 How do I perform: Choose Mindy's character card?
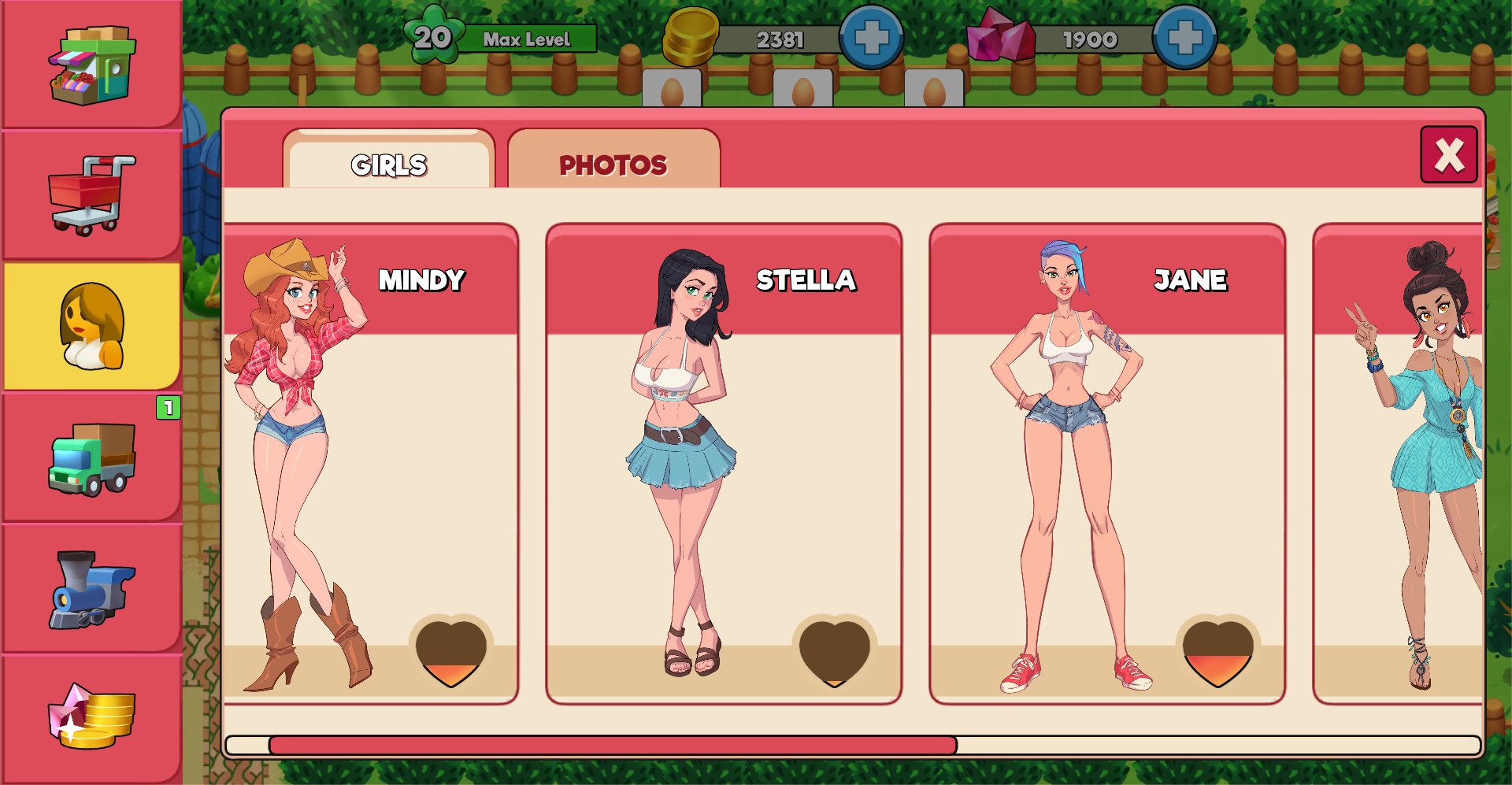(x=370, y=465)
